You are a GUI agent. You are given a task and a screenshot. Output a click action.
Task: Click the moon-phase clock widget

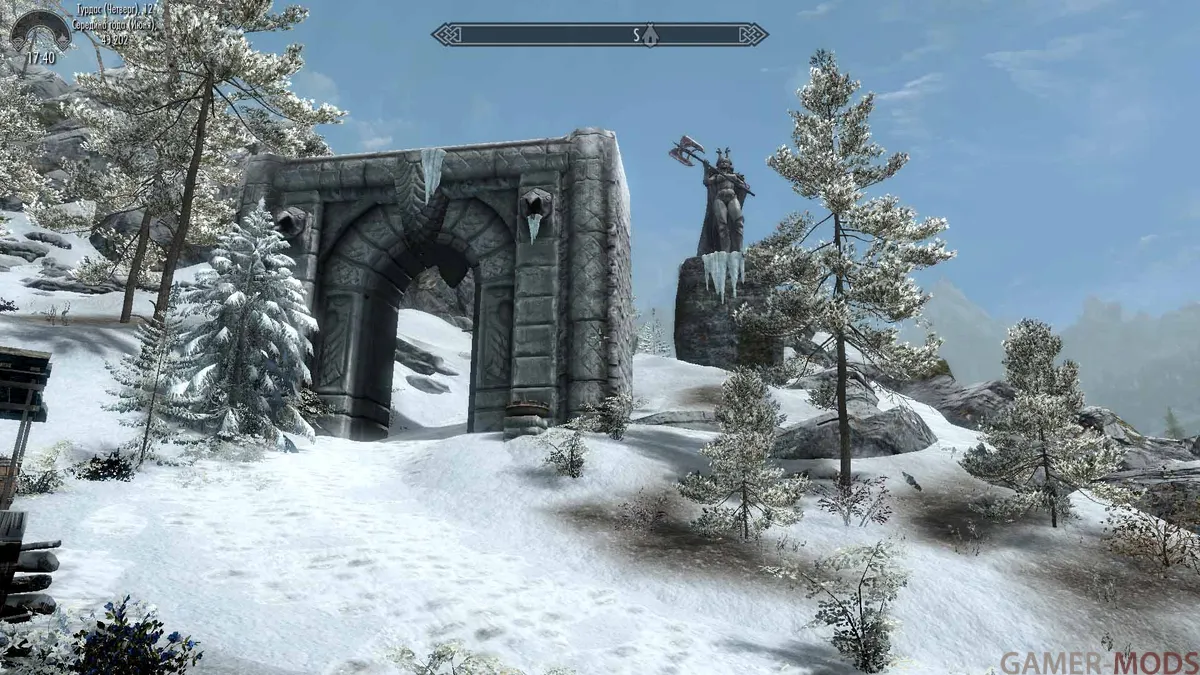[x=41, y=36]
